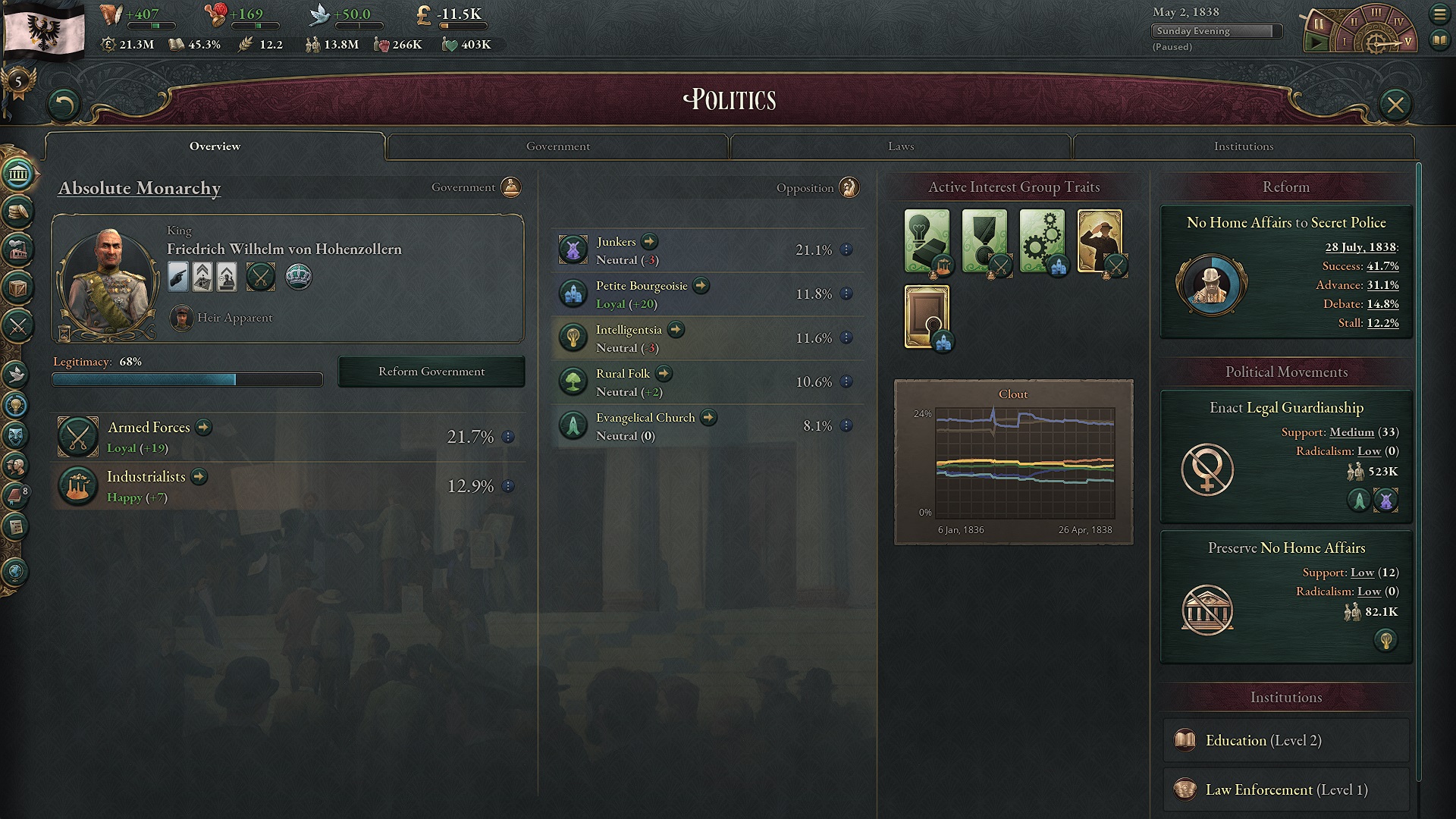Screen dimensions: 1456x819
Task: Open the Institutions tab
Action: [x=1244, y=146]
